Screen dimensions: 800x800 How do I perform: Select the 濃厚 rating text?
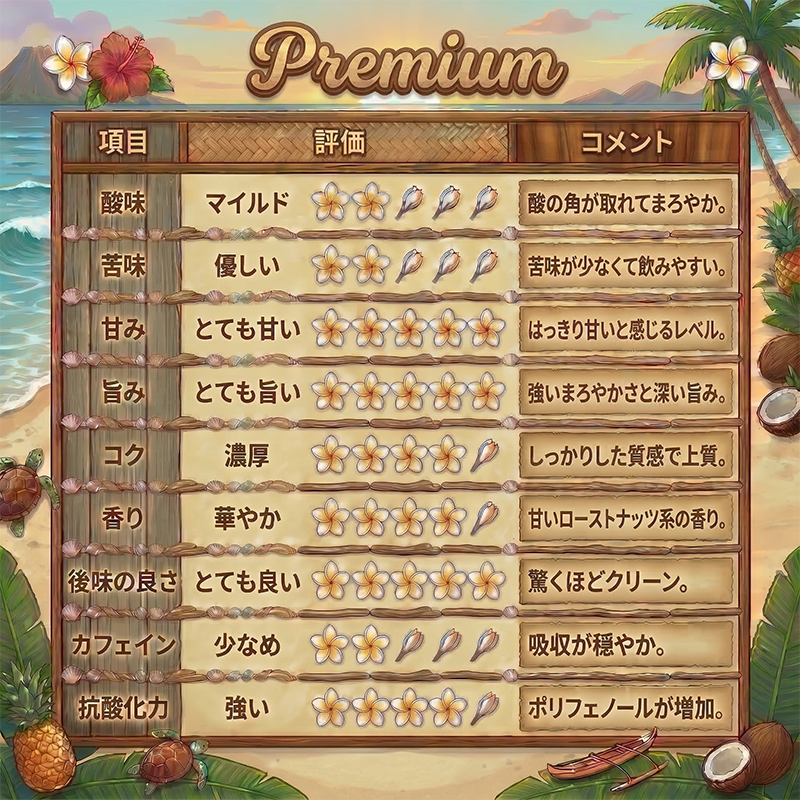(247, 455)
